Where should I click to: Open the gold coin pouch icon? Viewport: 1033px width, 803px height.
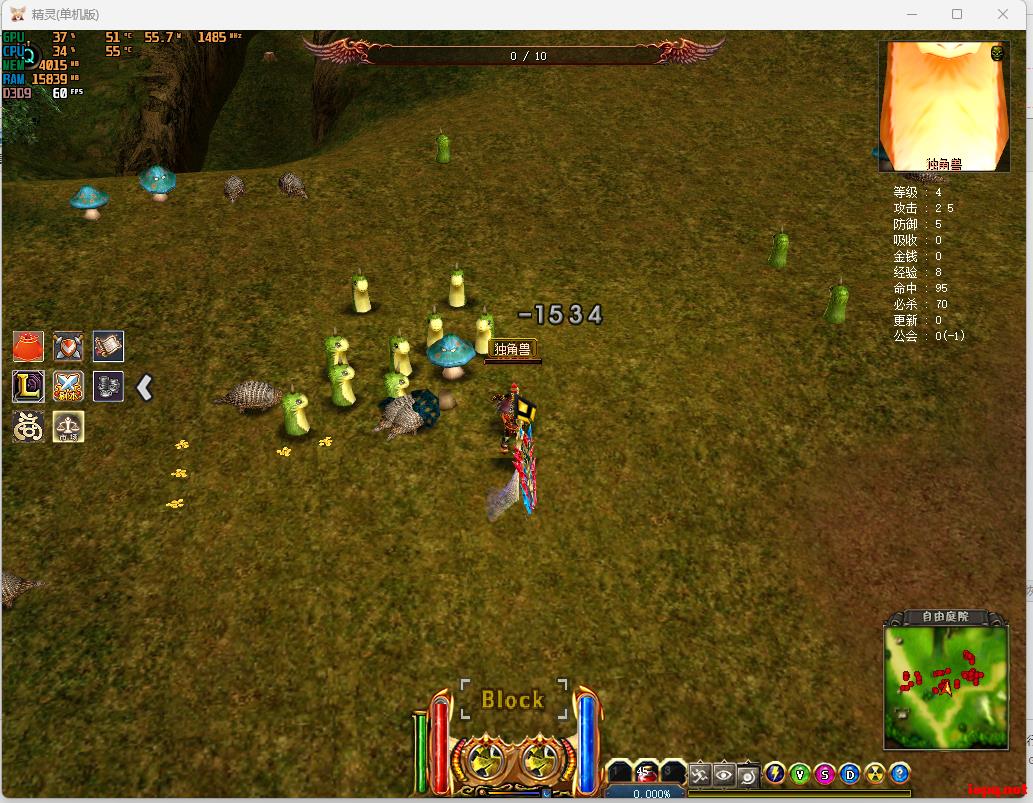point(28,427)
